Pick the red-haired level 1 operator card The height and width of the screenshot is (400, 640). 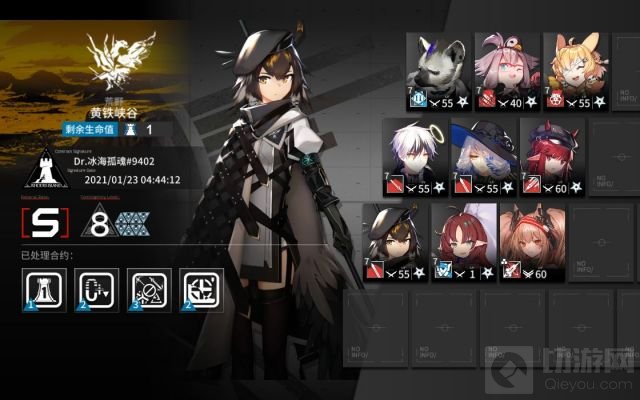[463, 243]
